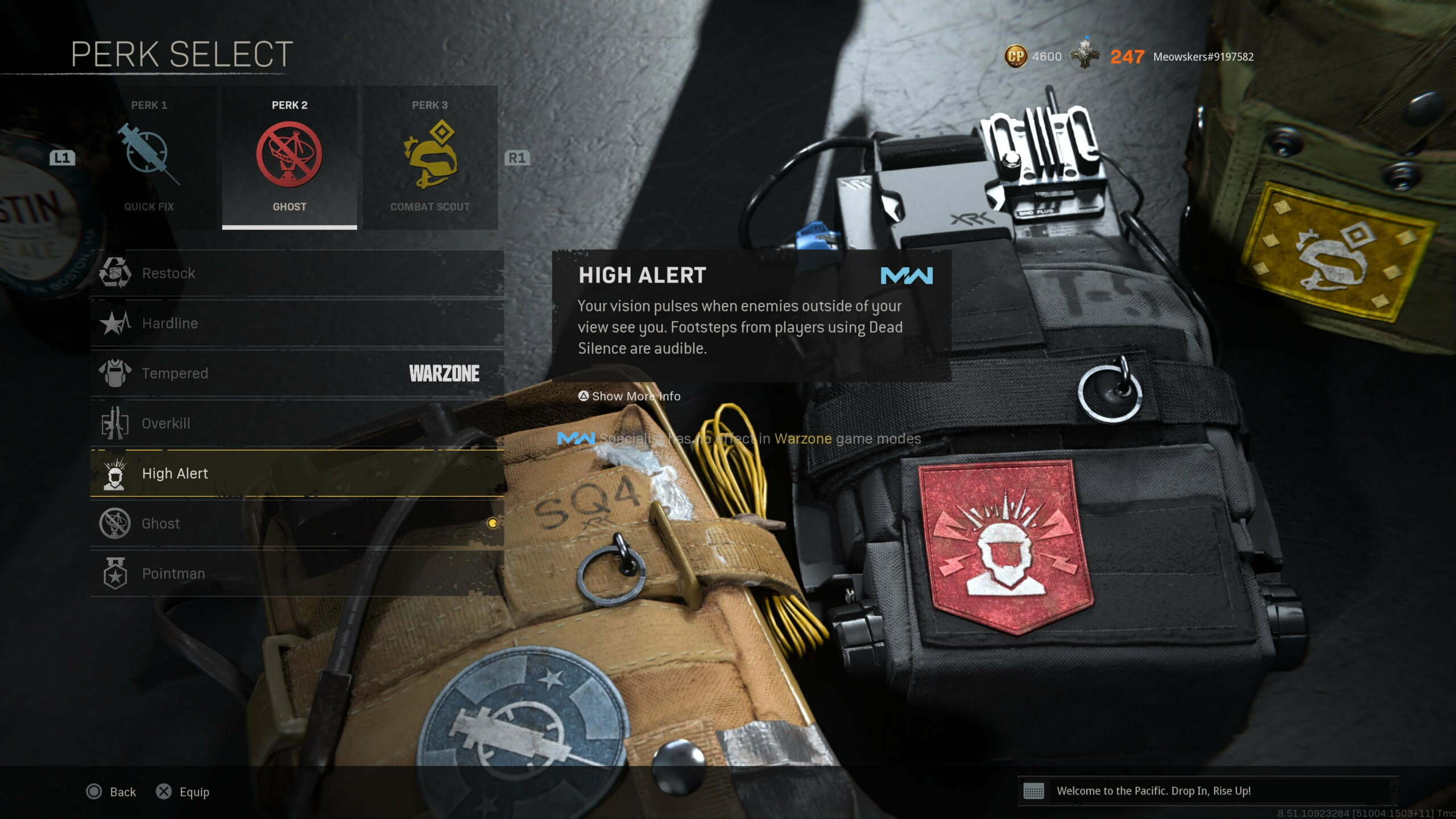Image resolution: width=1456 pixels, height=819 pixels.
Task: Select Hardline from the perk list
Action: 297,324
